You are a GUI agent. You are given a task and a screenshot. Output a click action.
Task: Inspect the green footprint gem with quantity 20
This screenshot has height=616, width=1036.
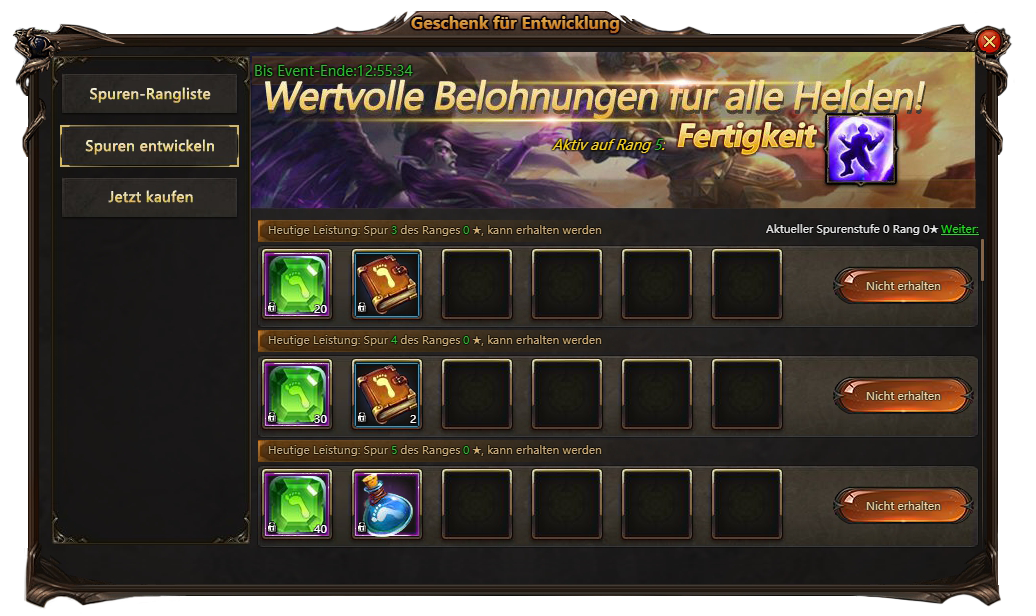[297, 284]
